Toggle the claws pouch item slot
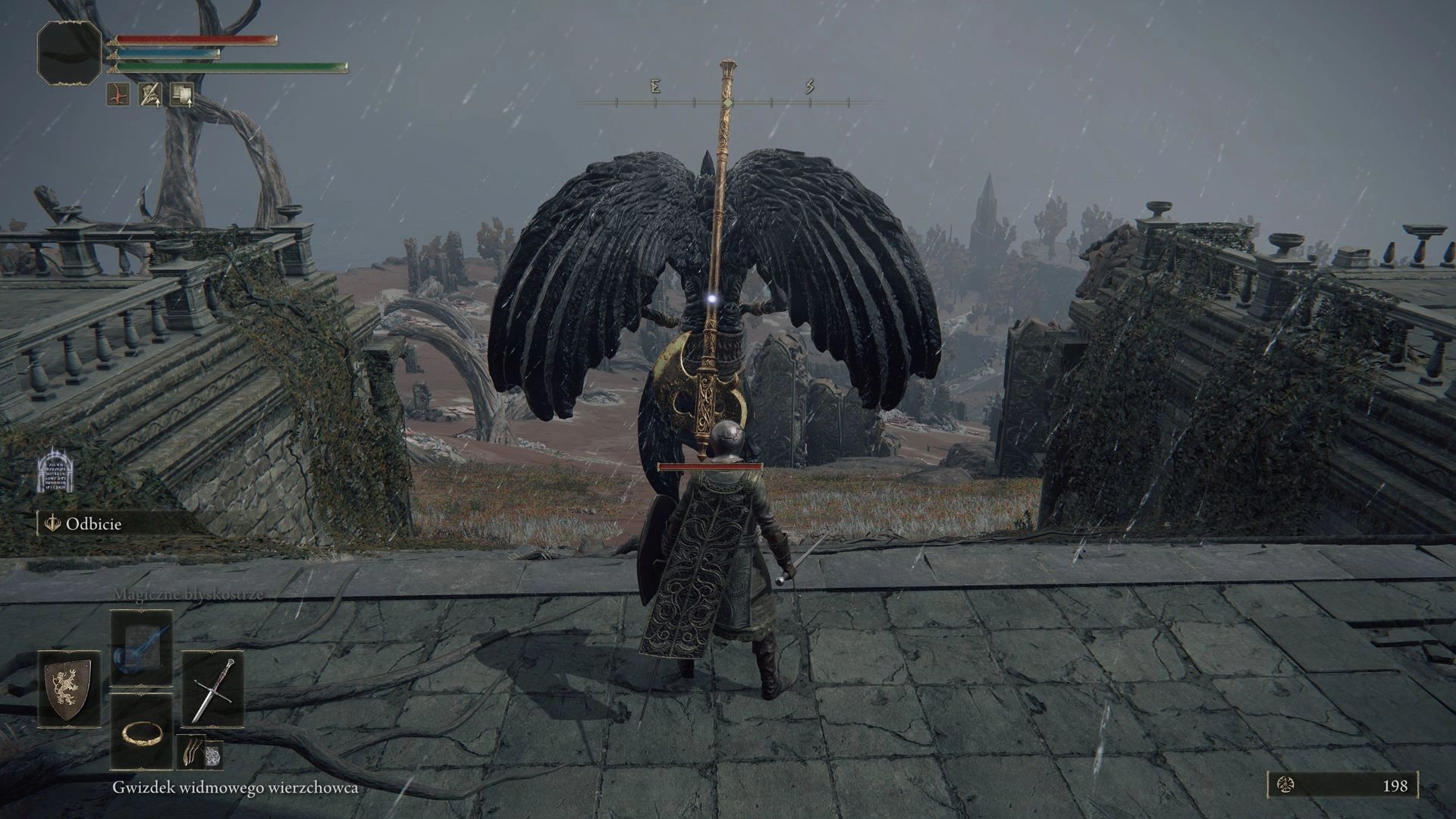Screen dimensions: 1456x819 click(x=191, y=752)
